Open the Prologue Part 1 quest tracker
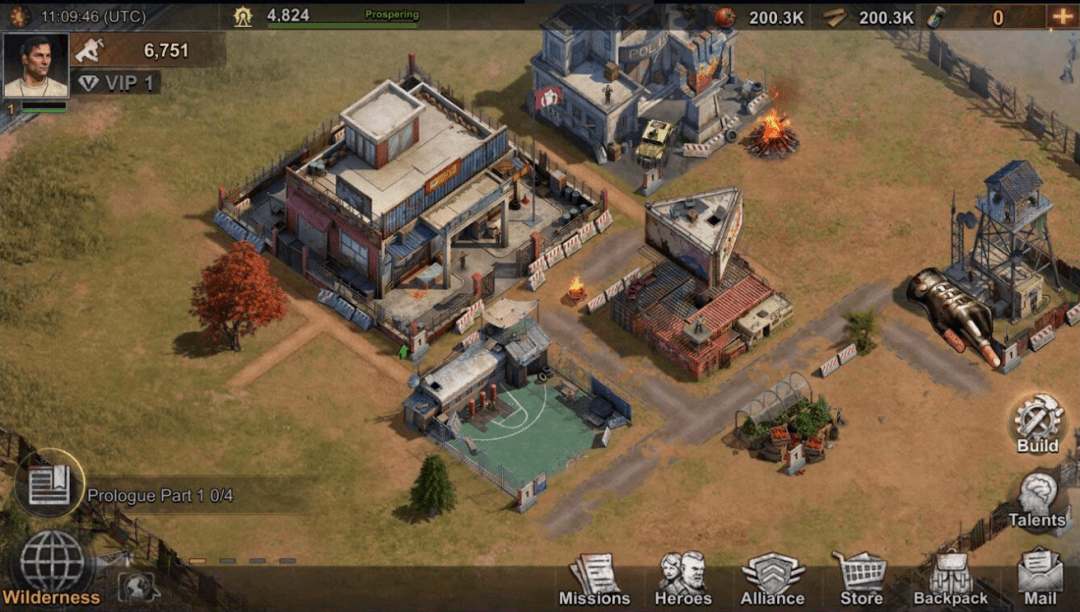This screenshot has height=612, width=1080. (x=160, y=495)
